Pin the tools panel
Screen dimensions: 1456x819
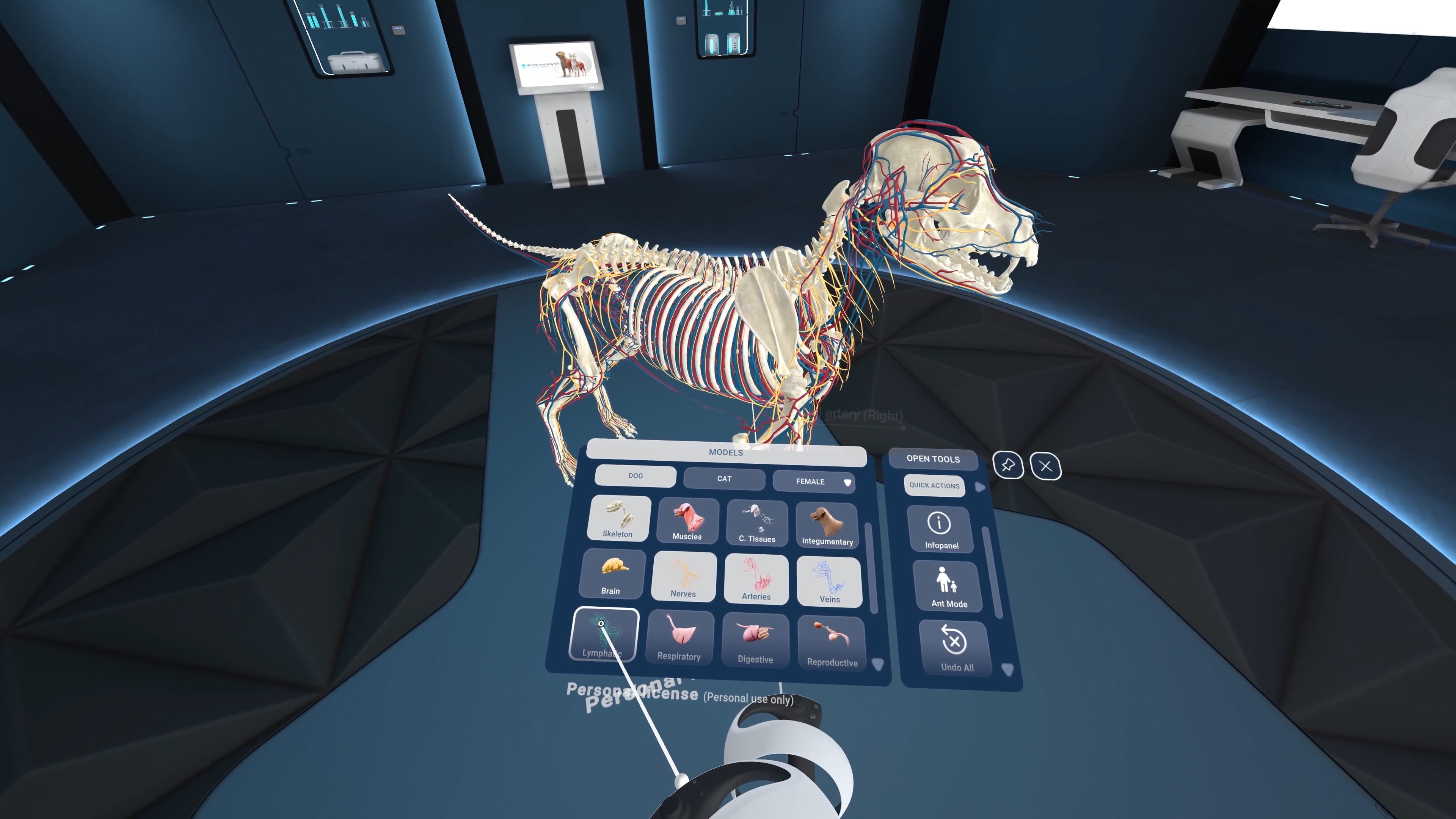point(1008,466)
